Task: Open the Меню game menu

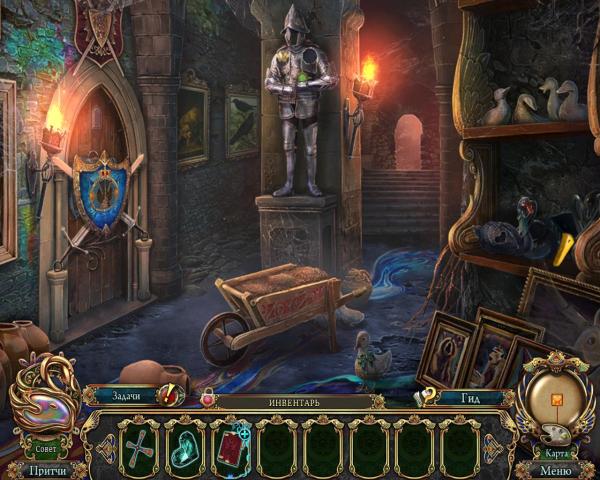Action: click(x=554, y=469)
